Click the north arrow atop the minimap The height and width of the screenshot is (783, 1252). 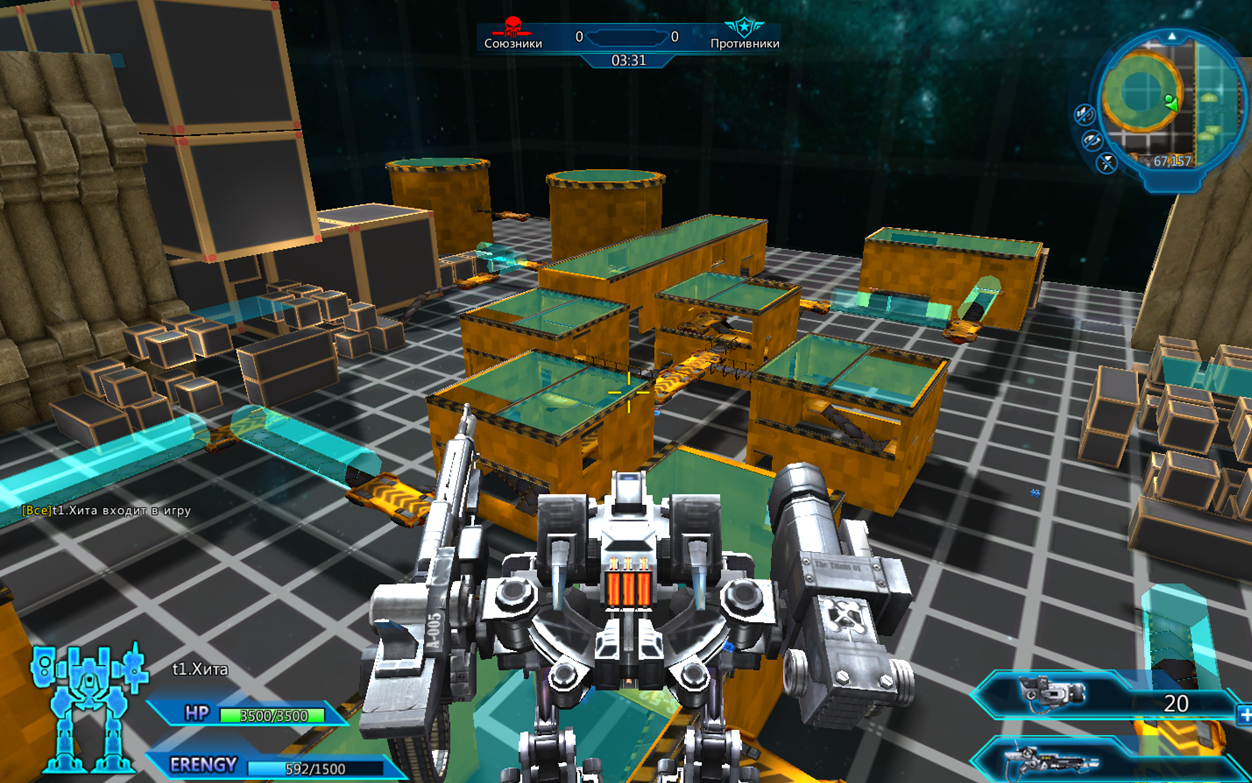(1173, 37)
